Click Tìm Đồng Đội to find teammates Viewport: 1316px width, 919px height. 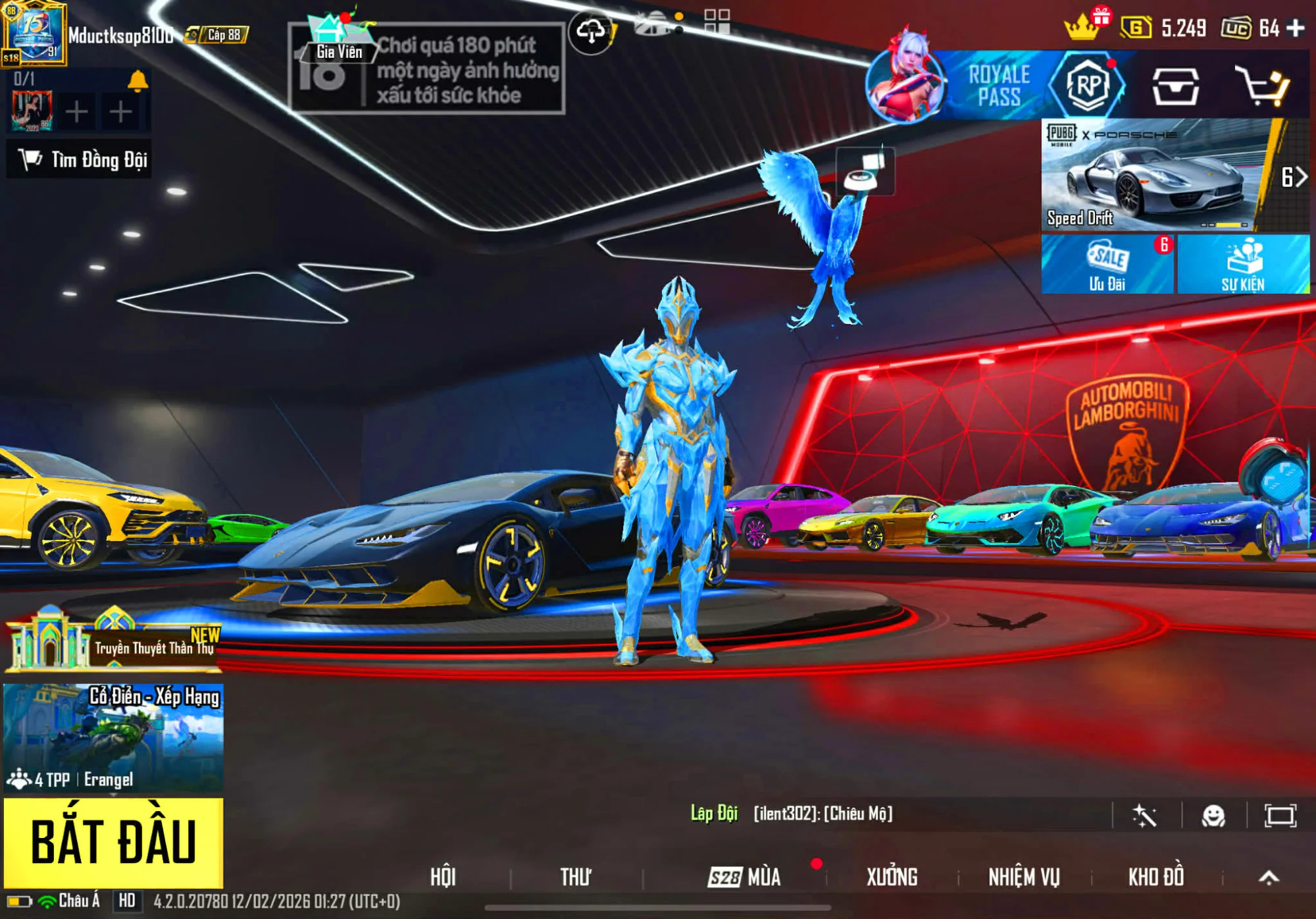(x=80, y=159)
